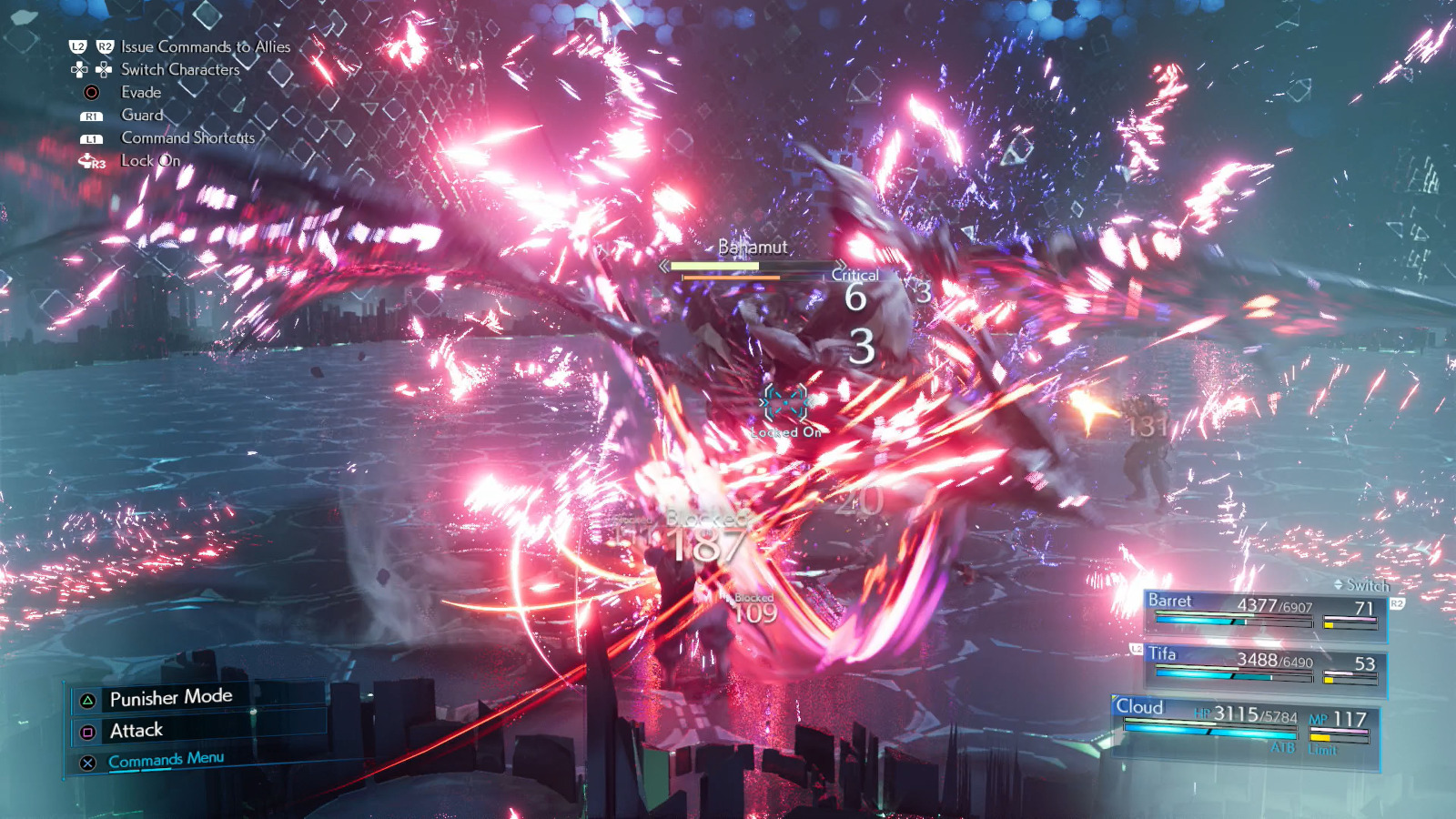Select the Attack command
This screenshot has width=1456, height=819.
coord(136,731)
